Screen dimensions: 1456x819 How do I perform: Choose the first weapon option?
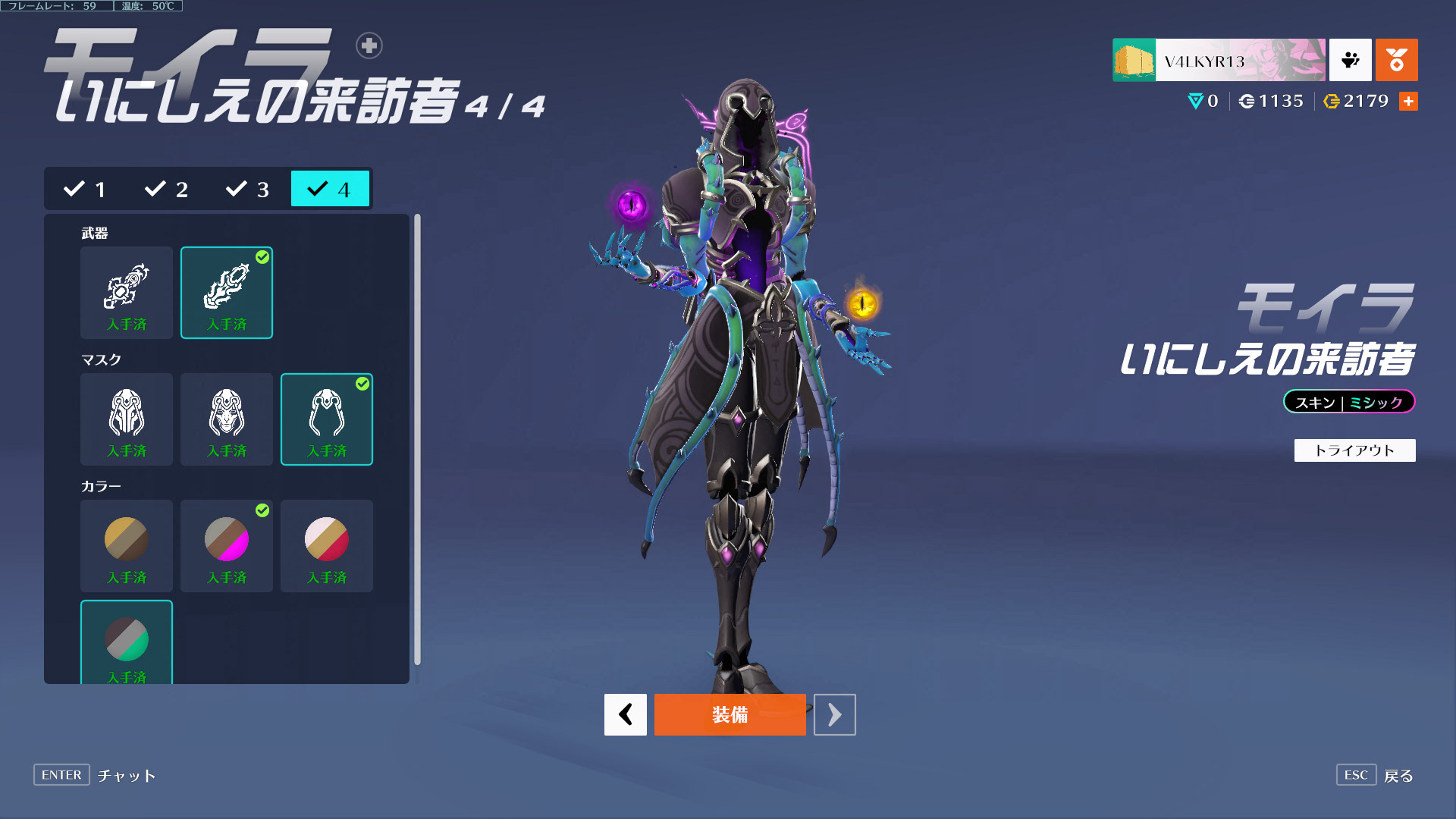coord(127,293)
